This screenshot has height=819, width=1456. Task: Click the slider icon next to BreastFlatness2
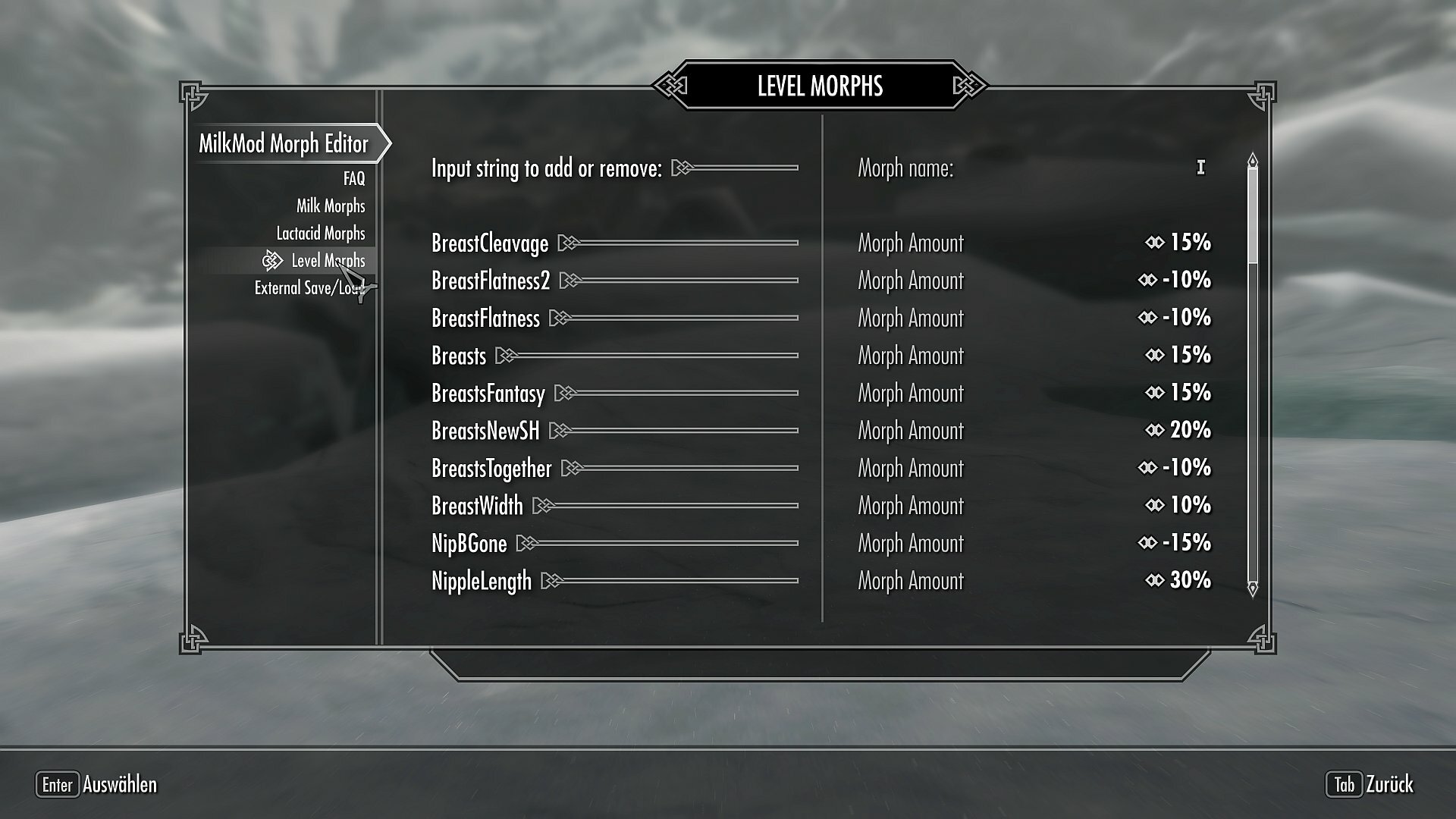pos(569,281)
